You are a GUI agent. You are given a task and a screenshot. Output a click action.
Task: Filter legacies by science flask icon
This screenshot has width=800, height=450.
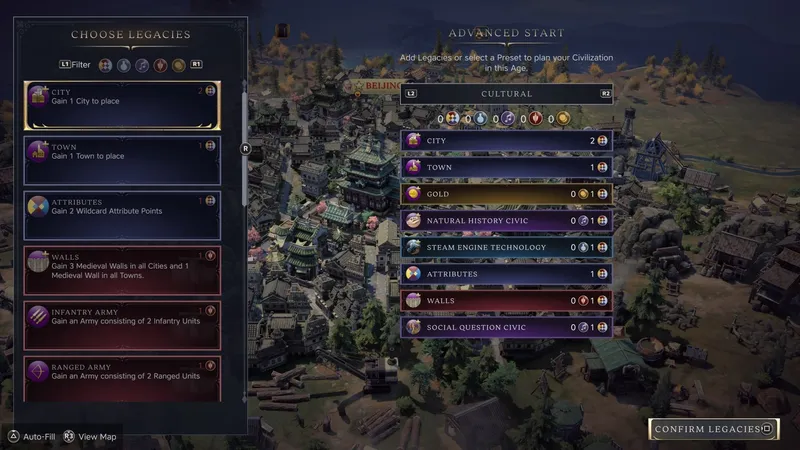point(124,64)
